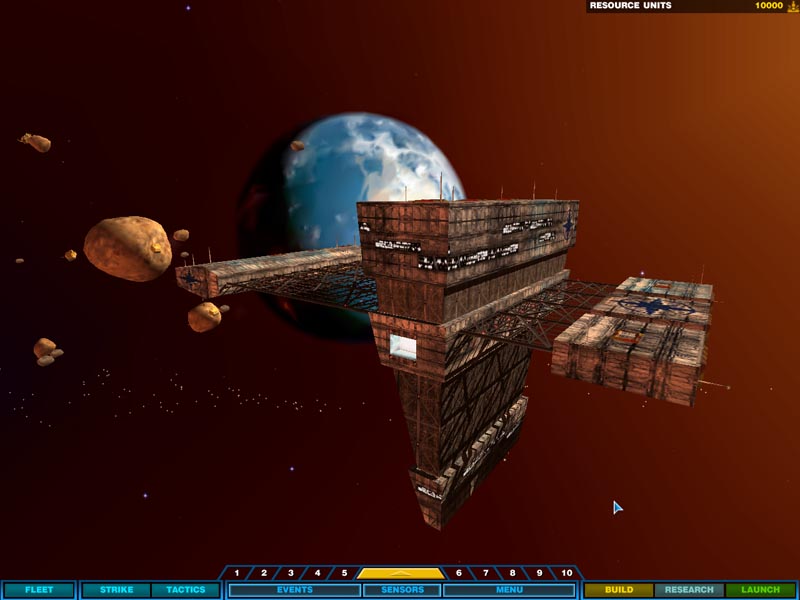Select control group 2

point(264,573)
